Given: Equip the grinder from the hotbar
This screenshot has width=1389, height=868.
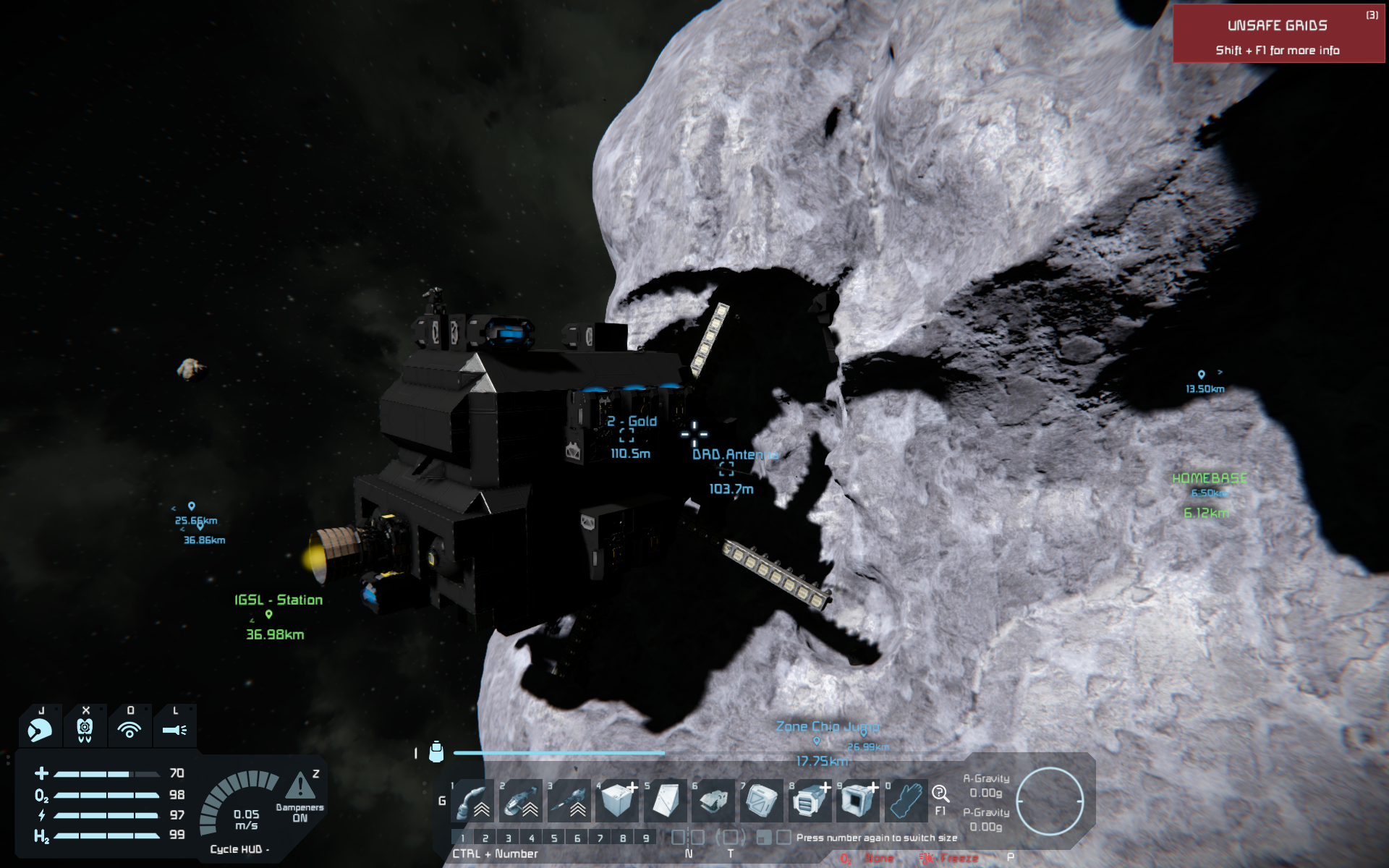Looking at the screenshot, I should point(521,801).
